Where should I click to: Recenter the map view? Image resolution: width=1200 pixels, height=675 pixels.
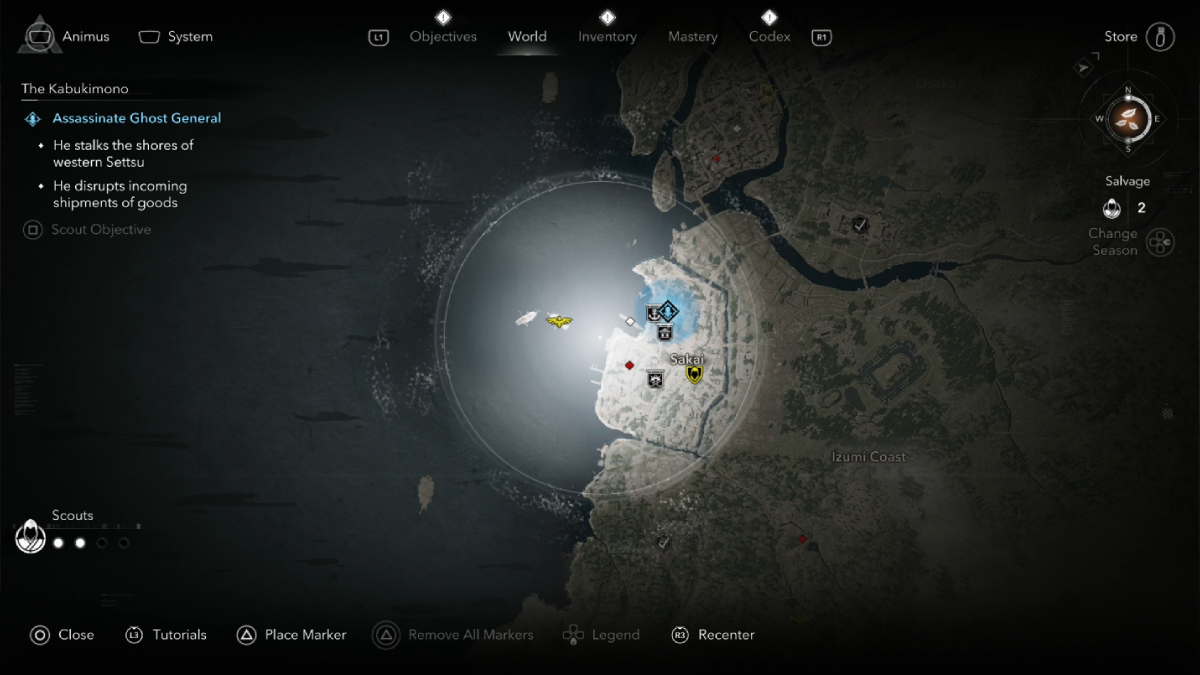(713, 635)
